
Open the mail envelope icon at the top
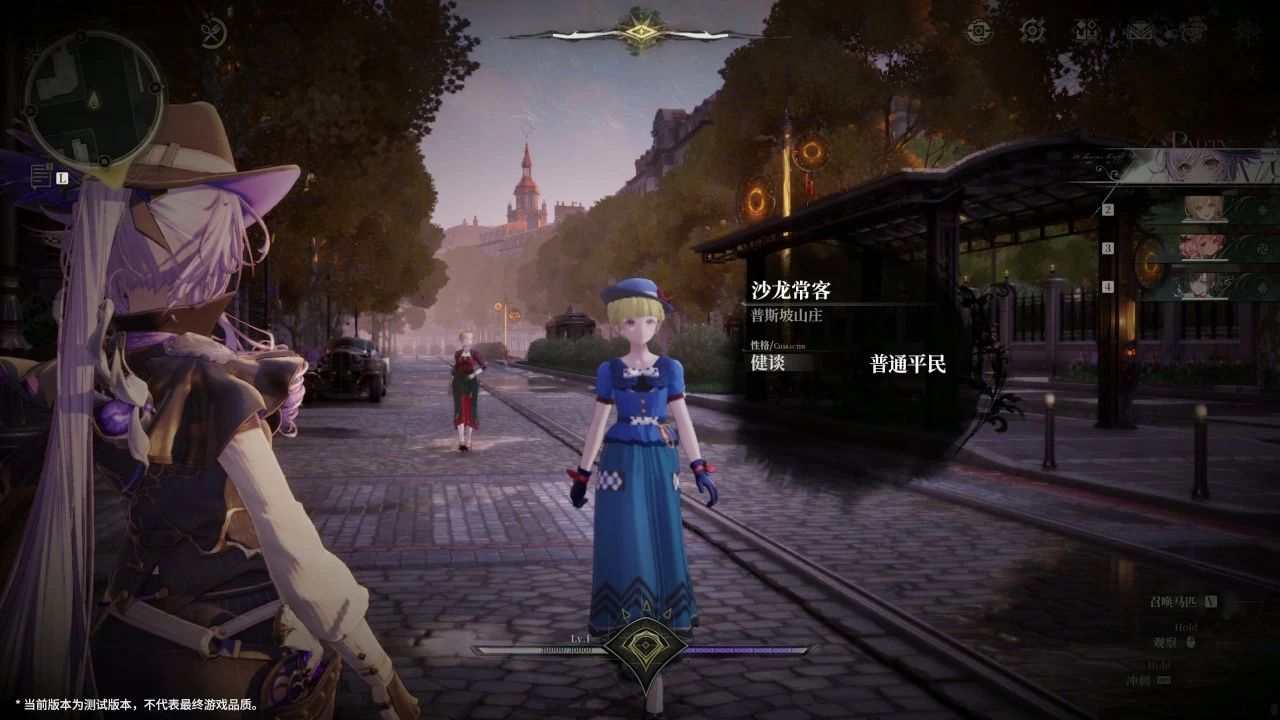(x=1140, y=30)
